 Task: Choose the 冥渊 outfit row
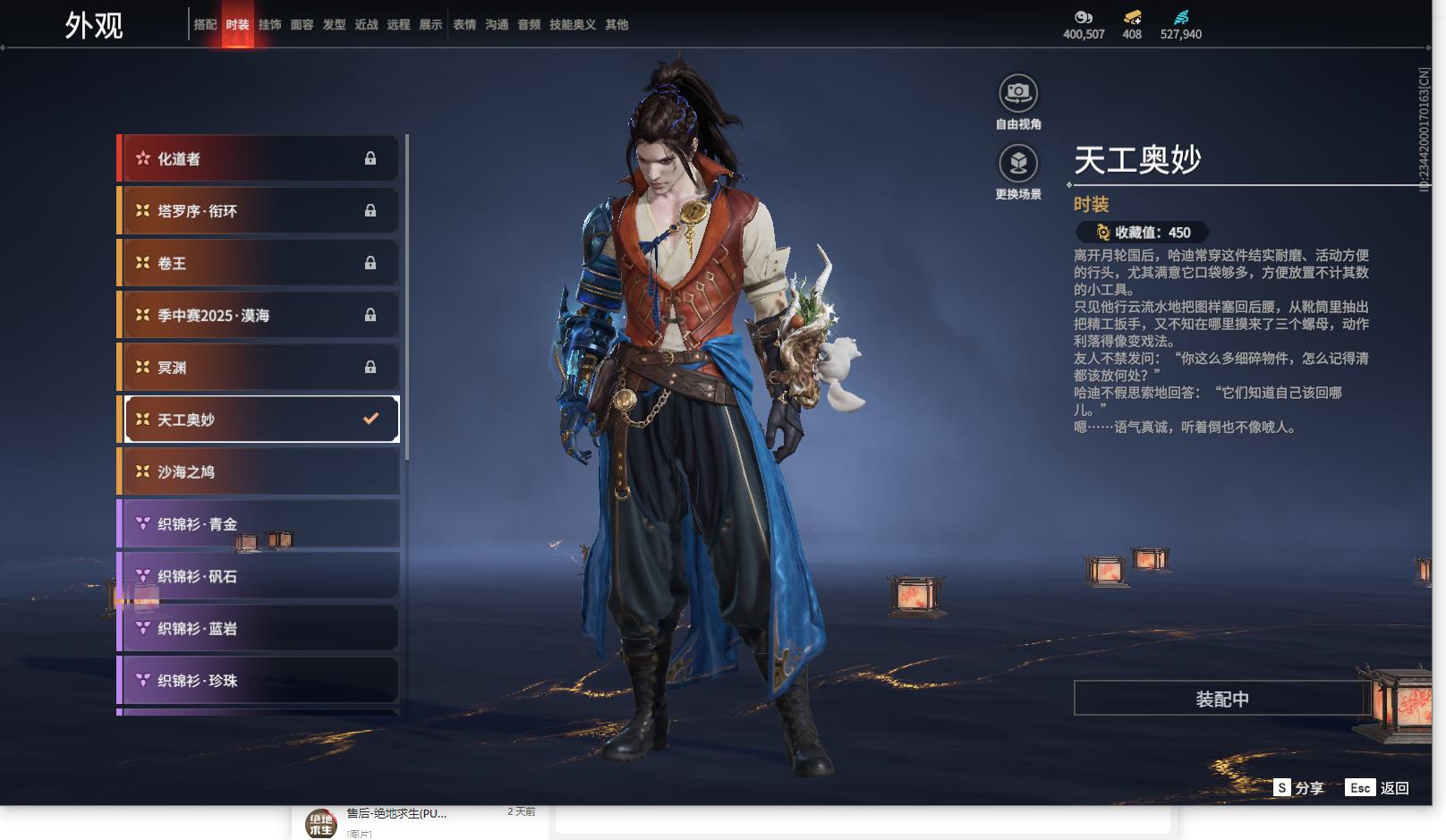259,368
